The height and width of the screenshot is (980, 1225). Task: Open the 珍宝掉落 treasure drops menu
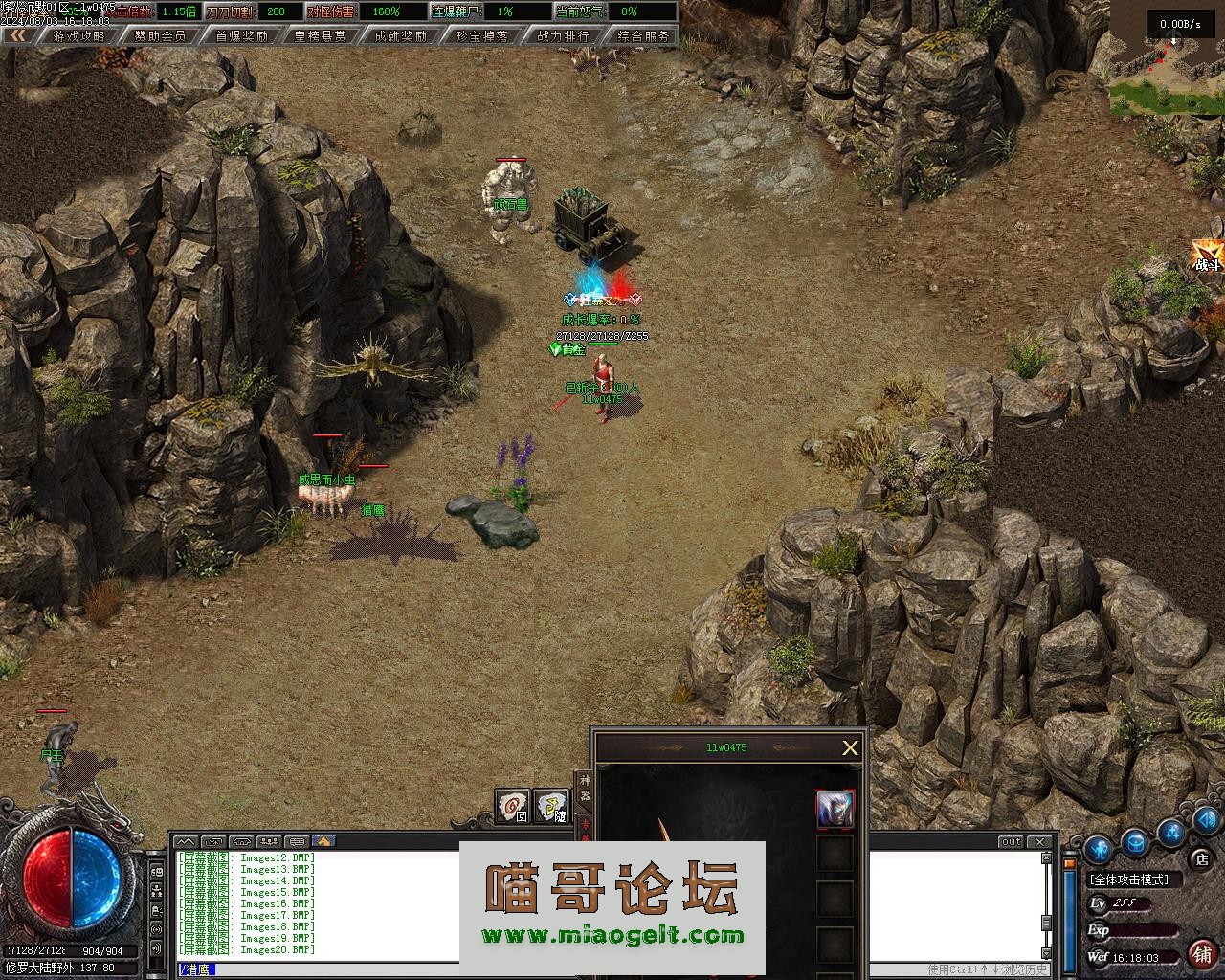coord(482,35)
